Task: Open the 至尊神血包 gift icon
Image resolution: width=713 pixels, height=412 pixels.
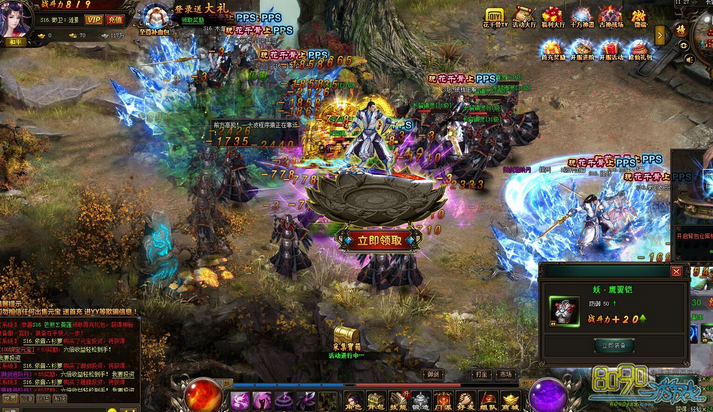Action: [158, 20]
